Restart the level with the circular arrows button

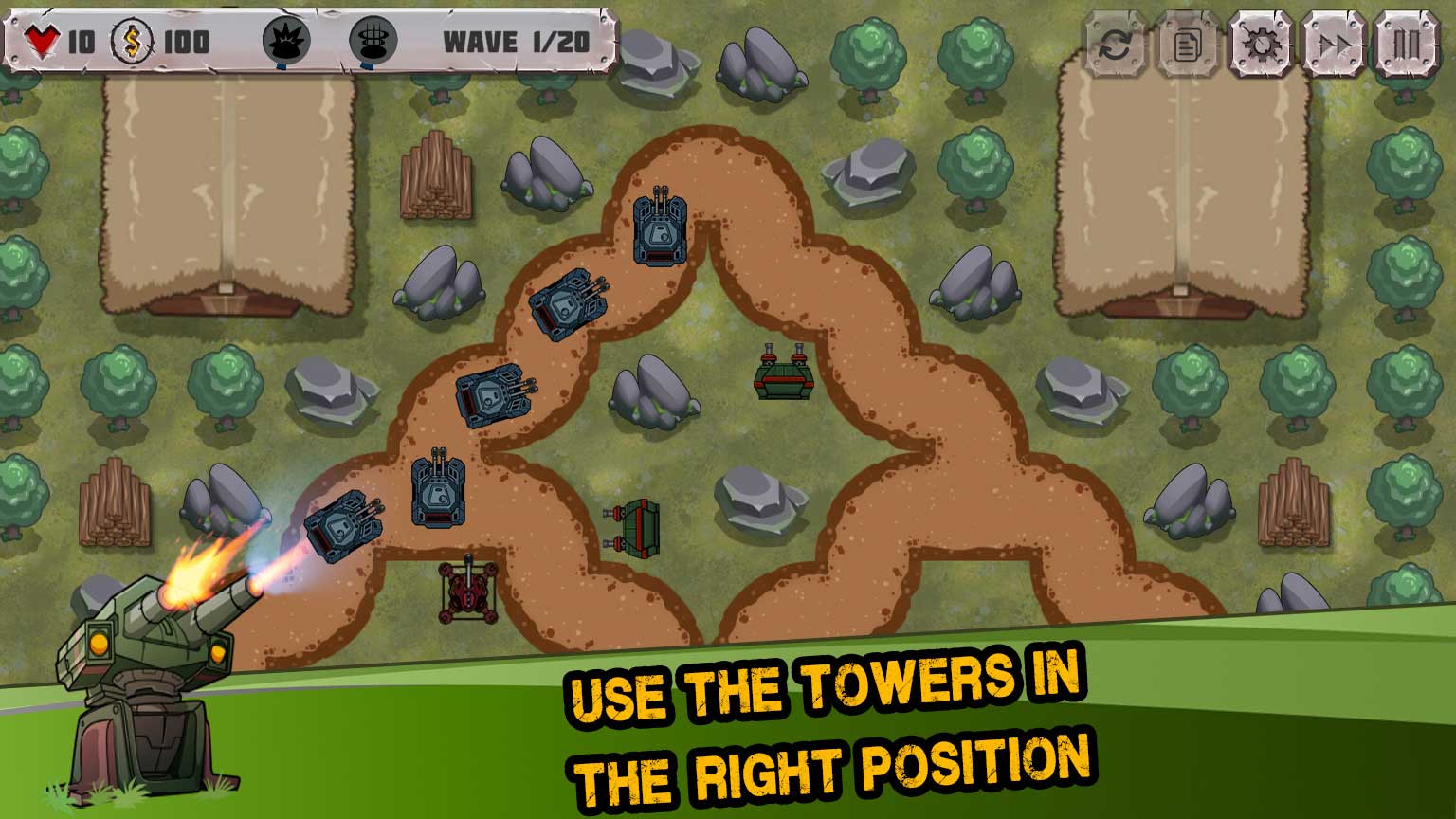(x=1116, y=44)
